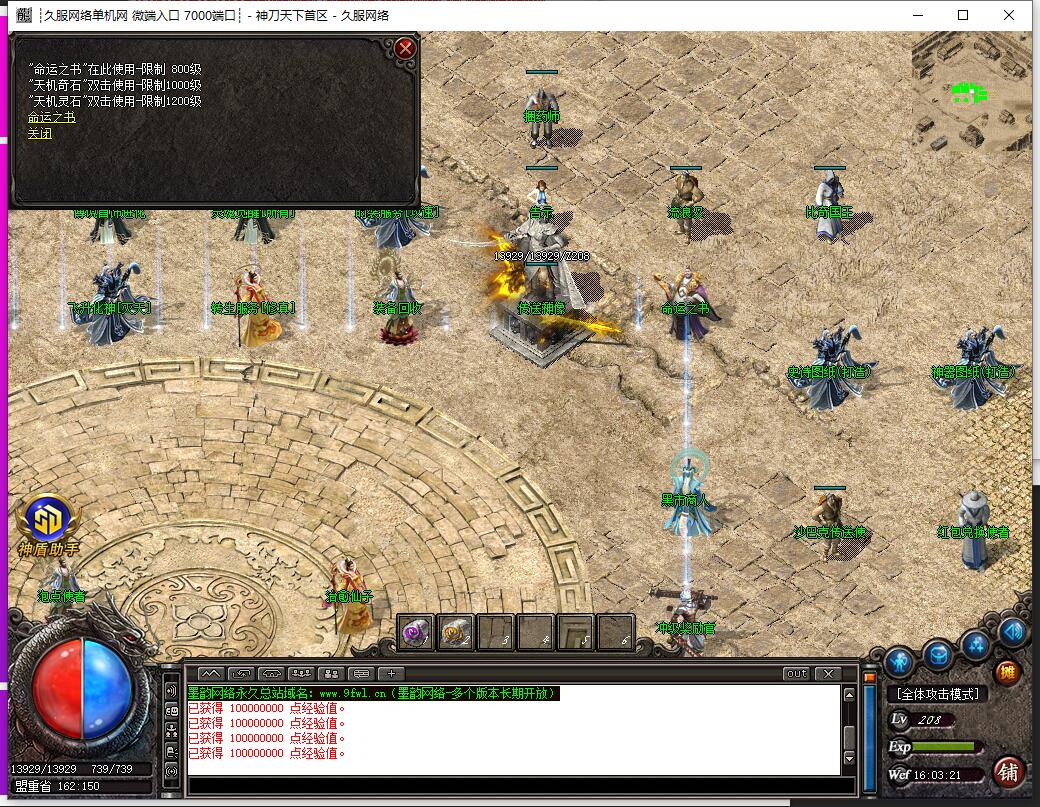
Task: Open the orange 摊 stall button
Action: point(1007,672)
